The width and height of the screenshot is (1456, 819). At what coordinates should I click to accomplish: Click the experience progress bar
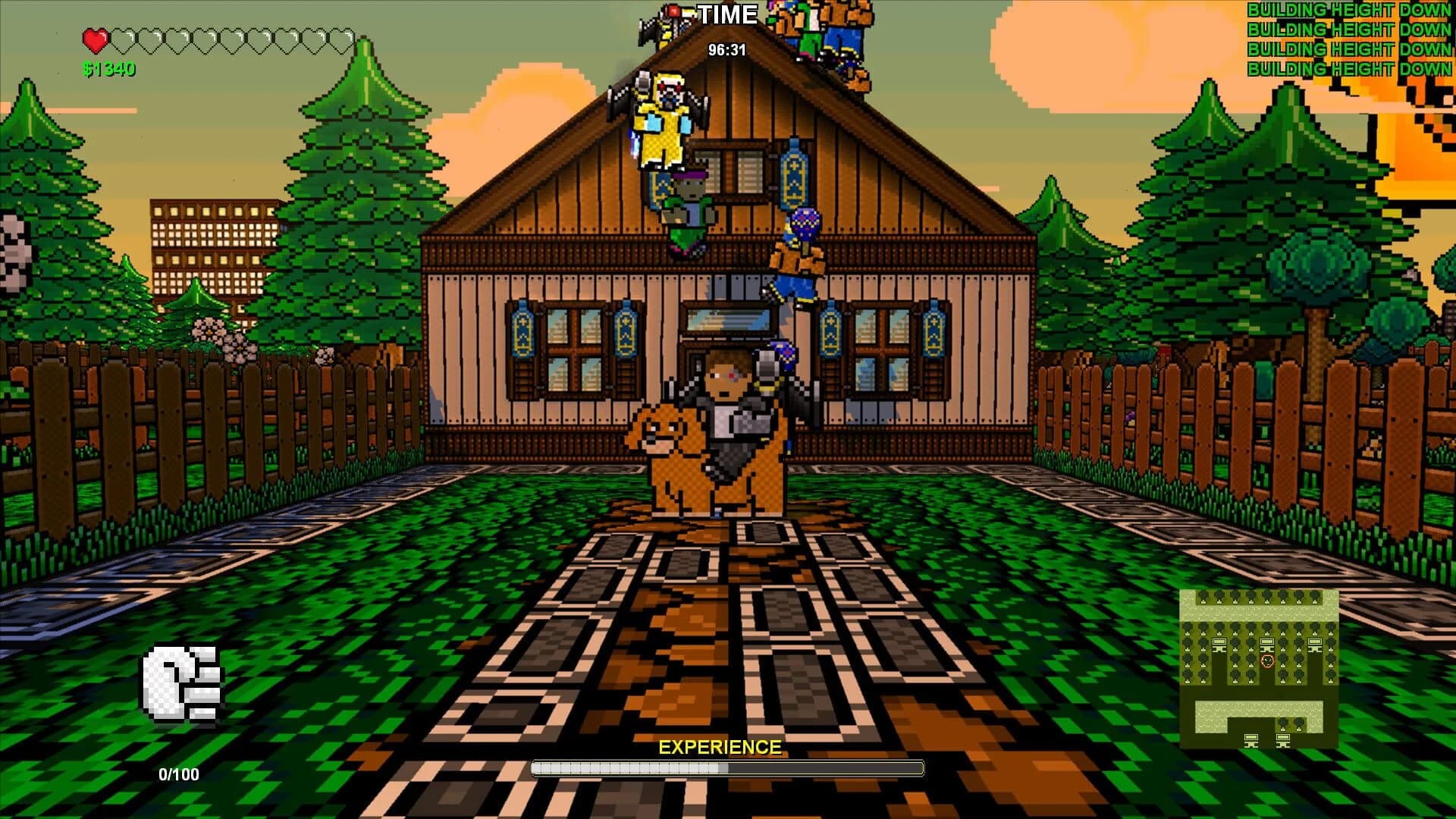click(x=728, y=767)
